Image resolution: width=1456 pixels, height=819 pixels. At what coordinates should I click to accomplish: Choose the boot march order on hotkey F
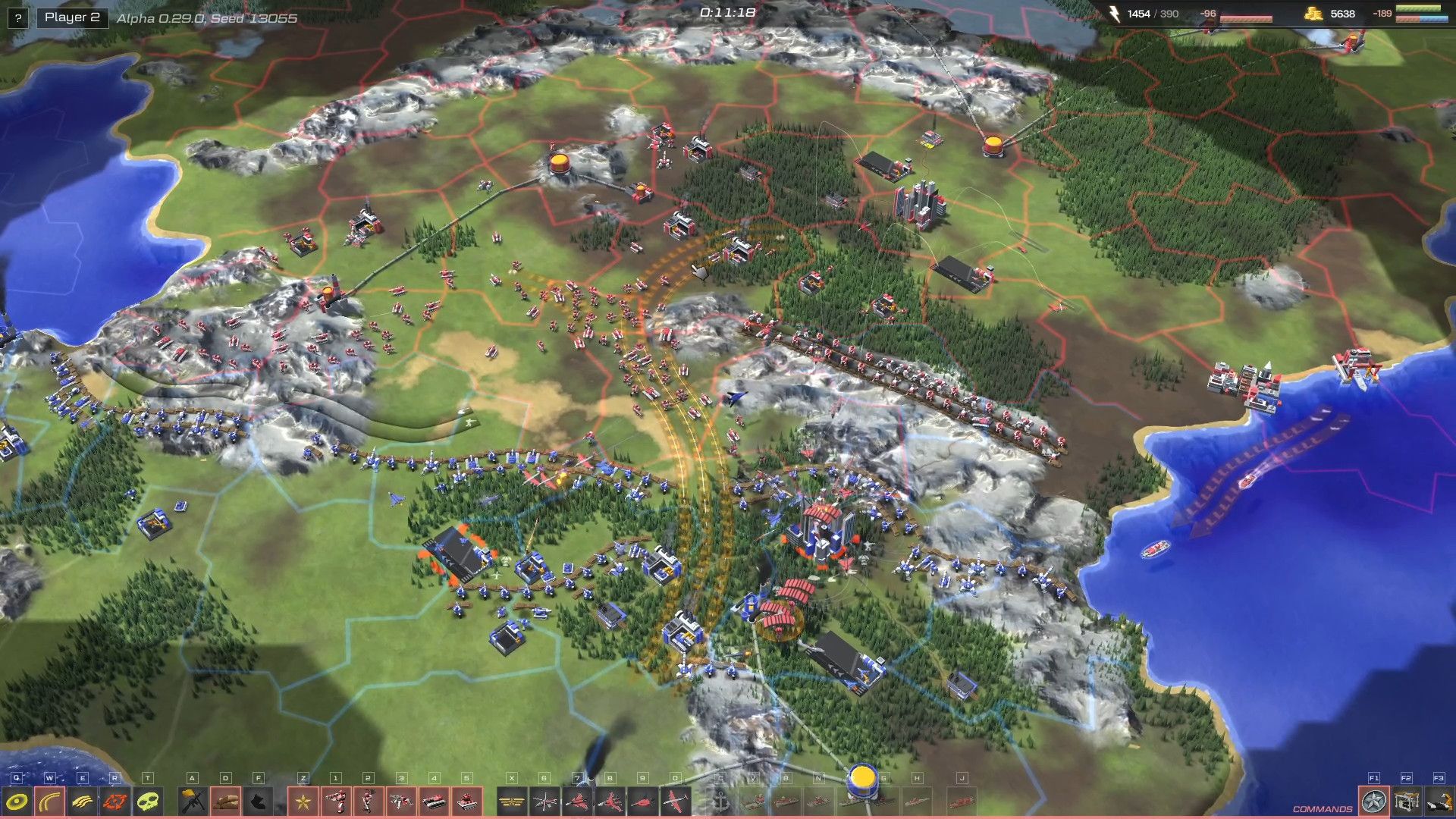(x=257, y=801)
